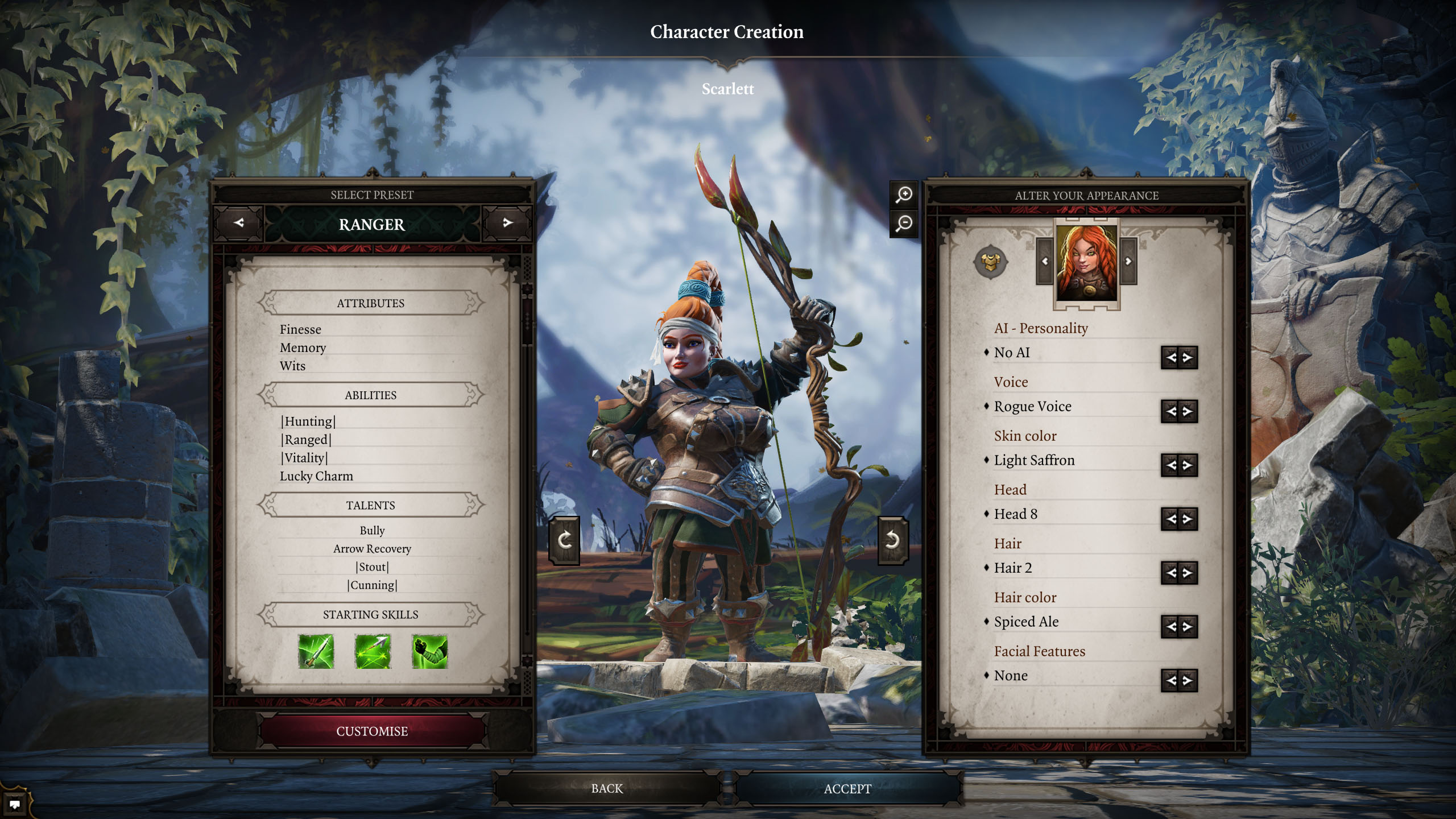Toggle the golden helmet visibility icon
Screen dimensions: 1456x819
coord(990,262)
